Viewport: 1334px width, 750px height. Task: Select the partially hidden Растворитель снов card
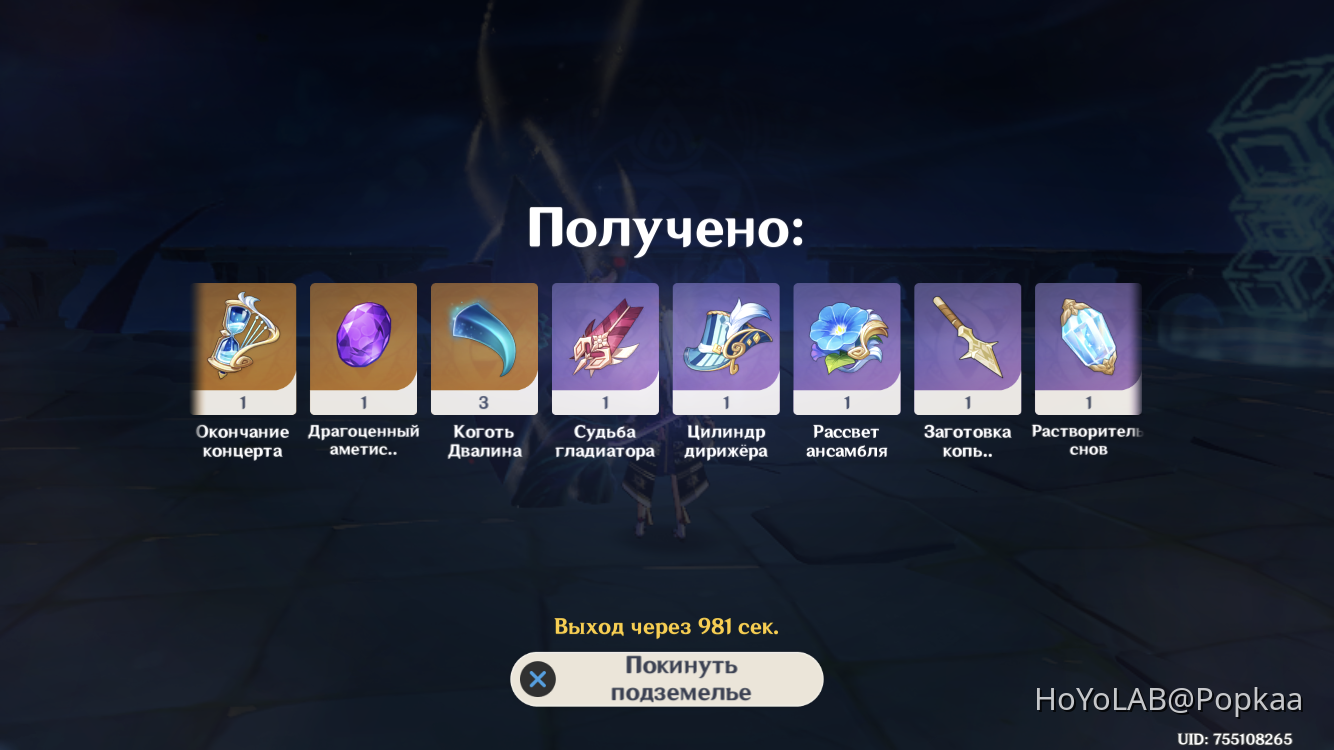[1088, 348]
